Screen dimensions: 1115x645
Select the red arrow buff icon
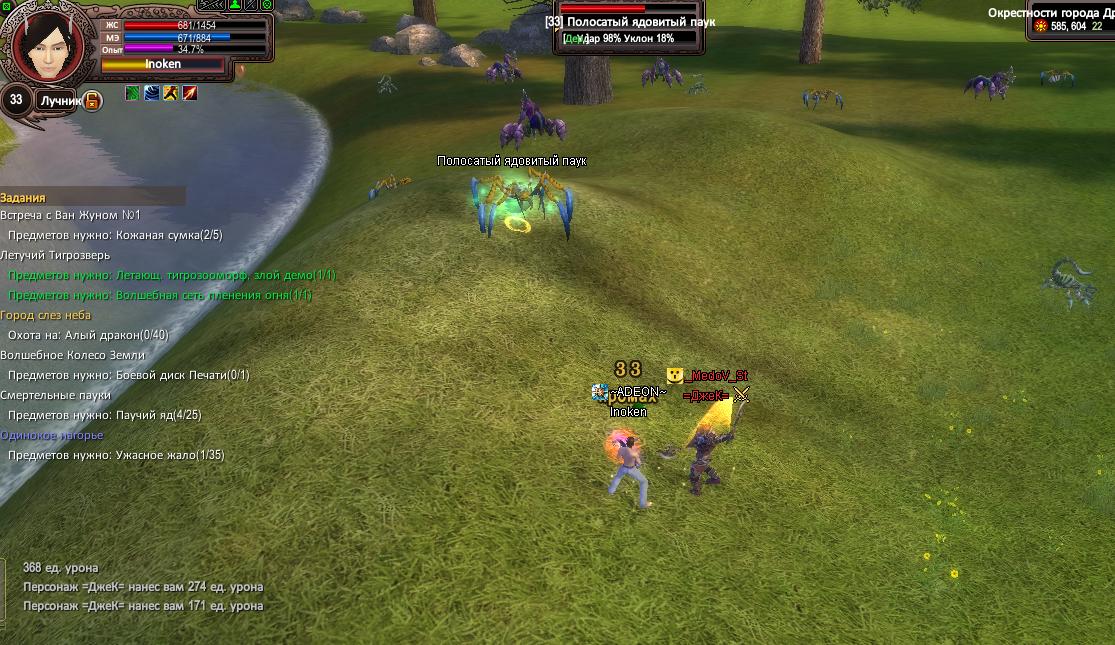coord(189,93)
